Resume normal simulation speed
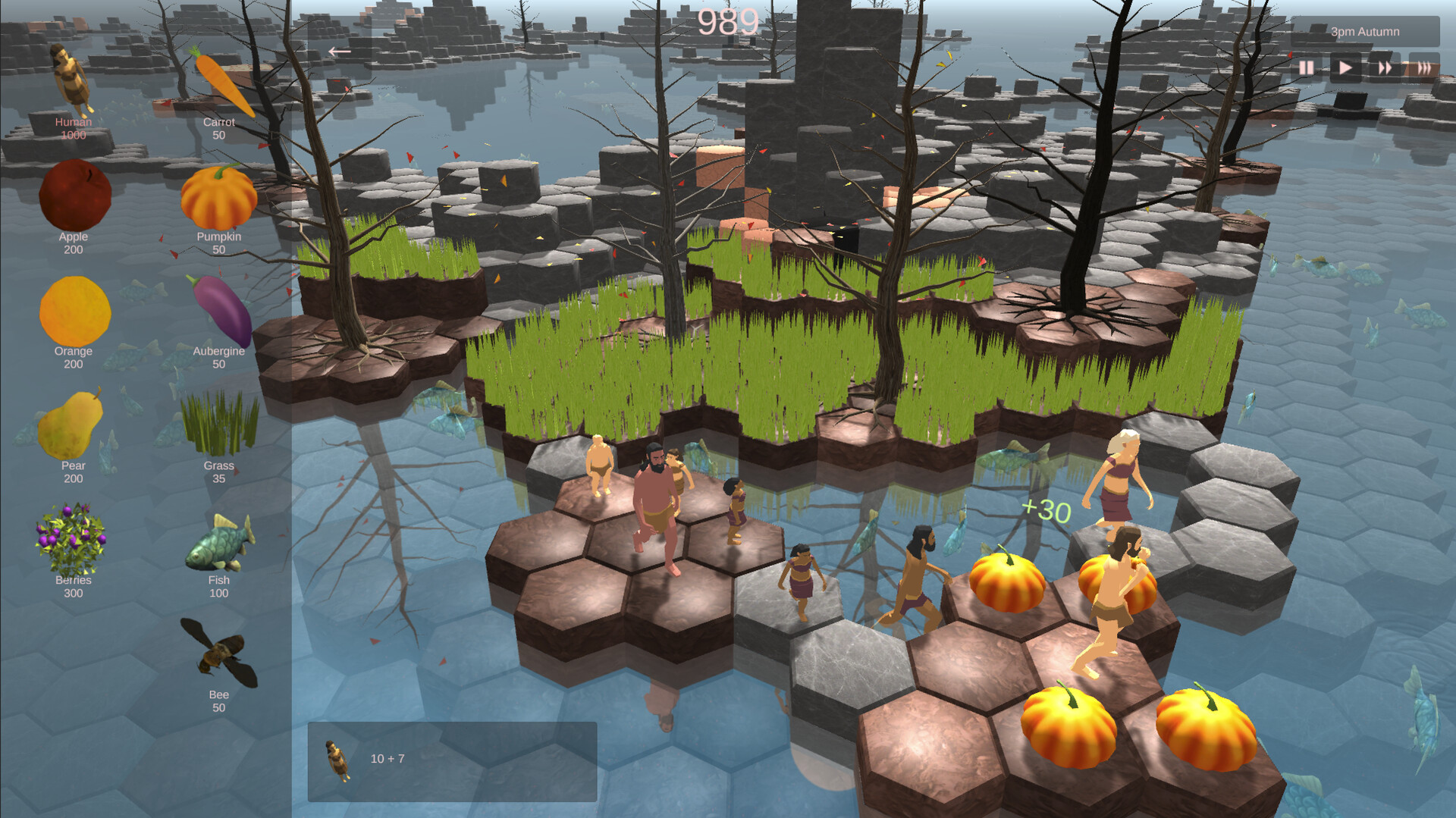 (x=1345, y=67)
